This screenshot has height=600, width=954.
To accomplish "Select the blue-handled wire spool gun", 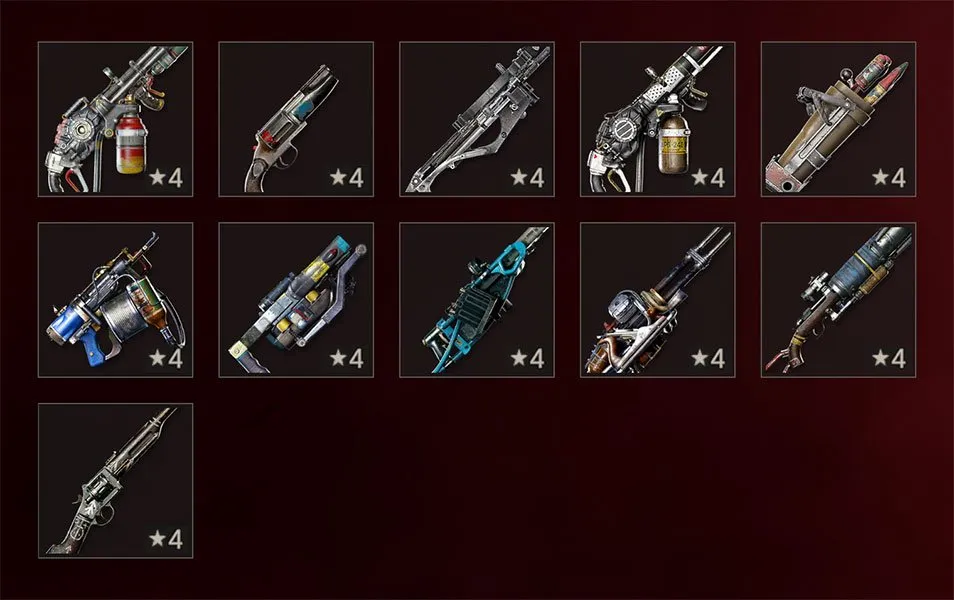I will [115, 299].
